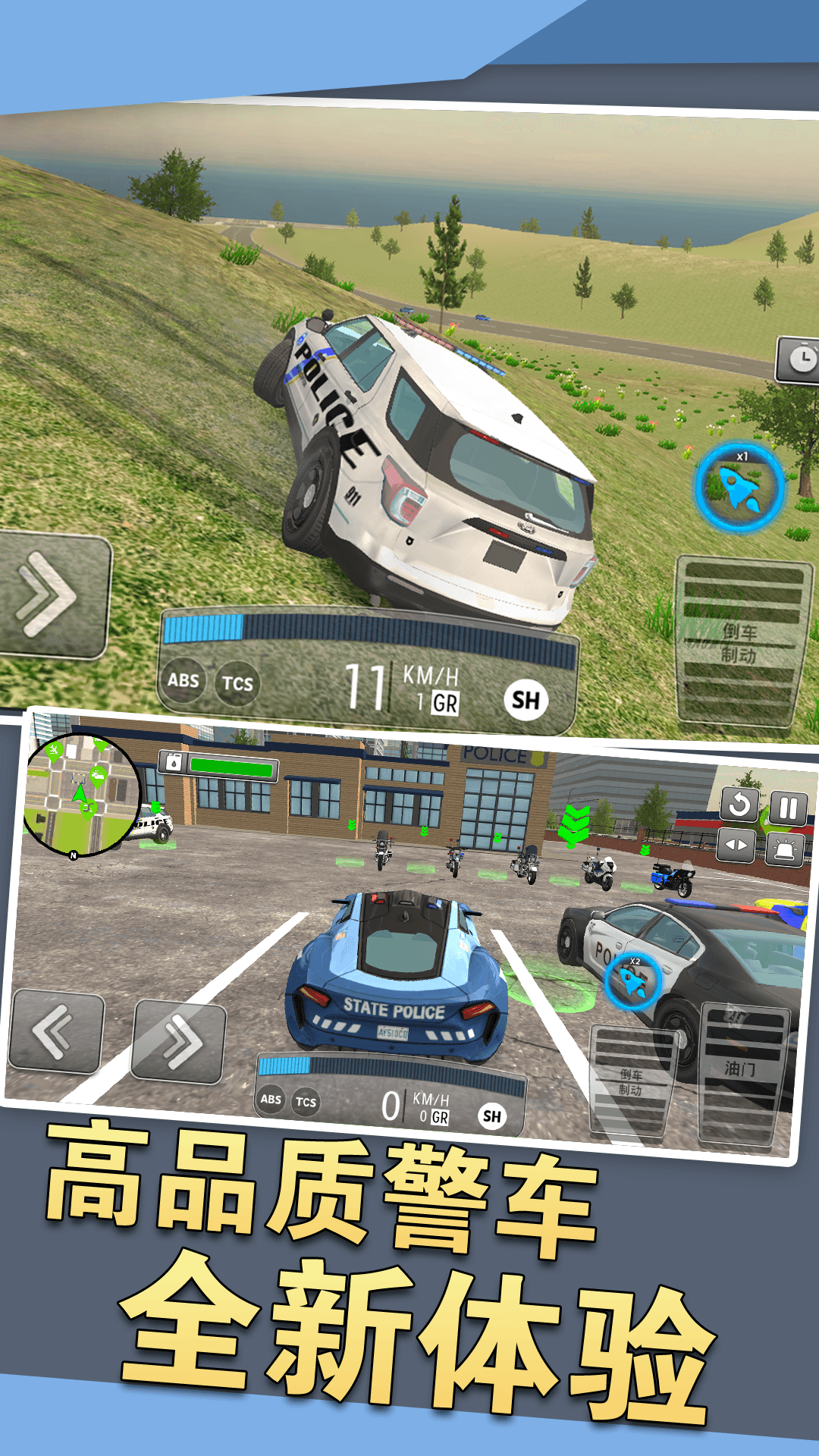Click the left-right double triangle button
This screenshot has height=1456, width=819.
pyautogui.click(x=736, y=846)
